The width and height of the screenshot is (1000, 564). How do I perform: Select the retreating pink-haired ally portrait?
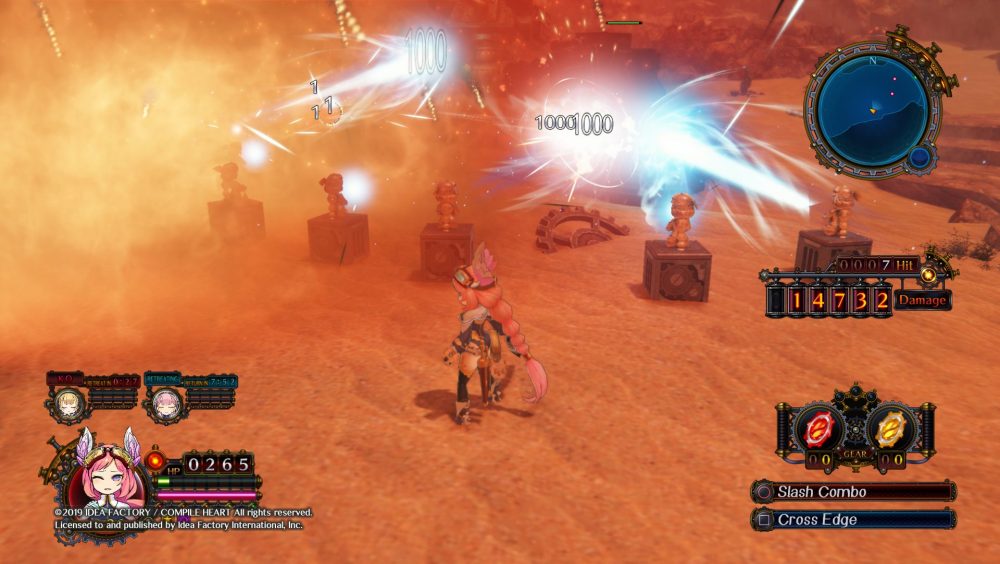pos(165,404)
